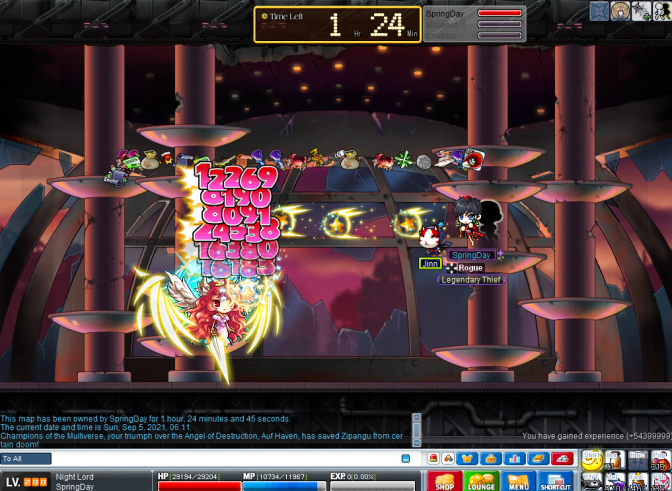
Task: Open the Lounge button
Action: point(480,481)
